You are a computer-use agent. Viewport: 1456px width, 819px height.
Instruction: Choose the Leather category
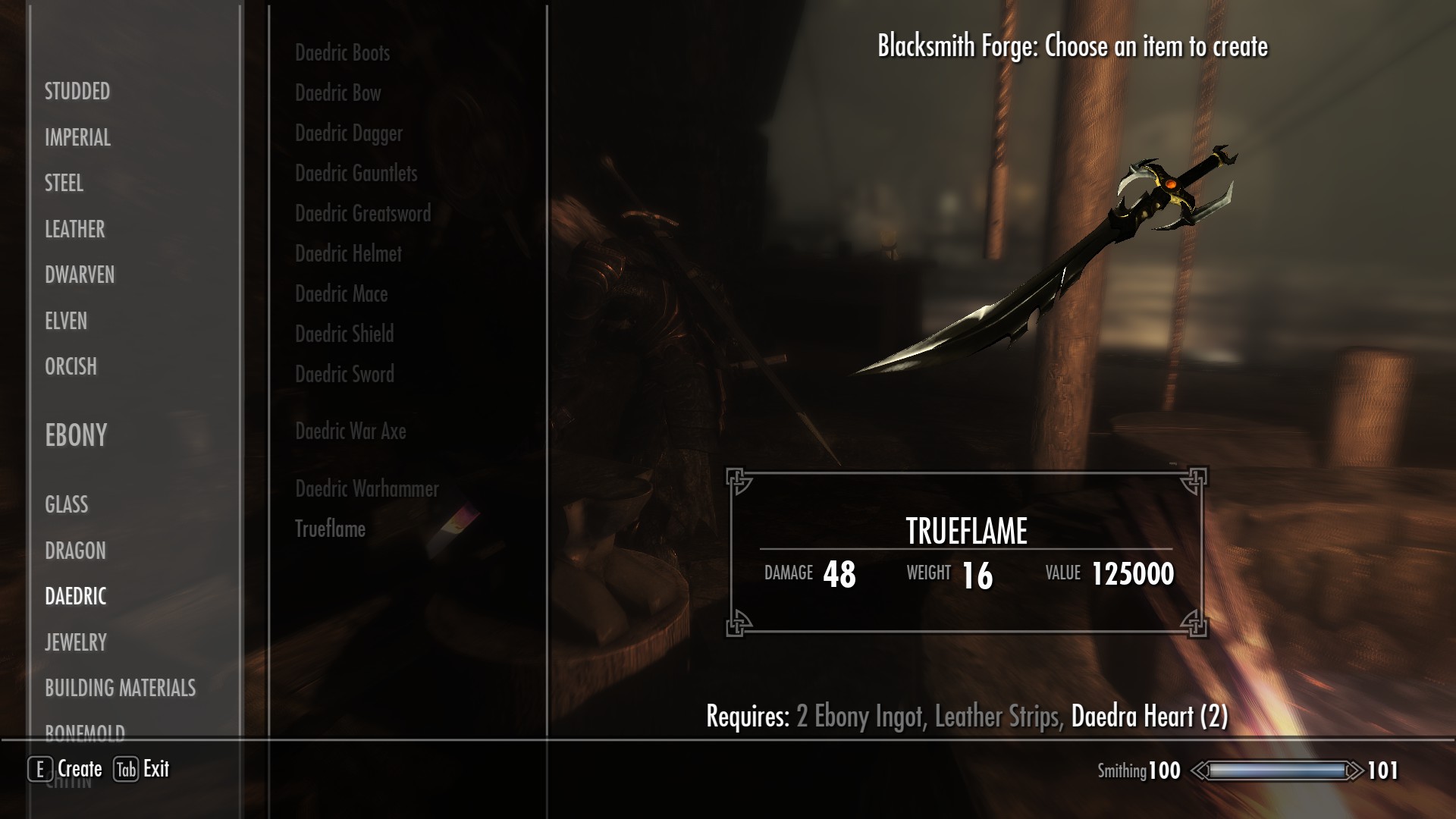click(74, 229)
